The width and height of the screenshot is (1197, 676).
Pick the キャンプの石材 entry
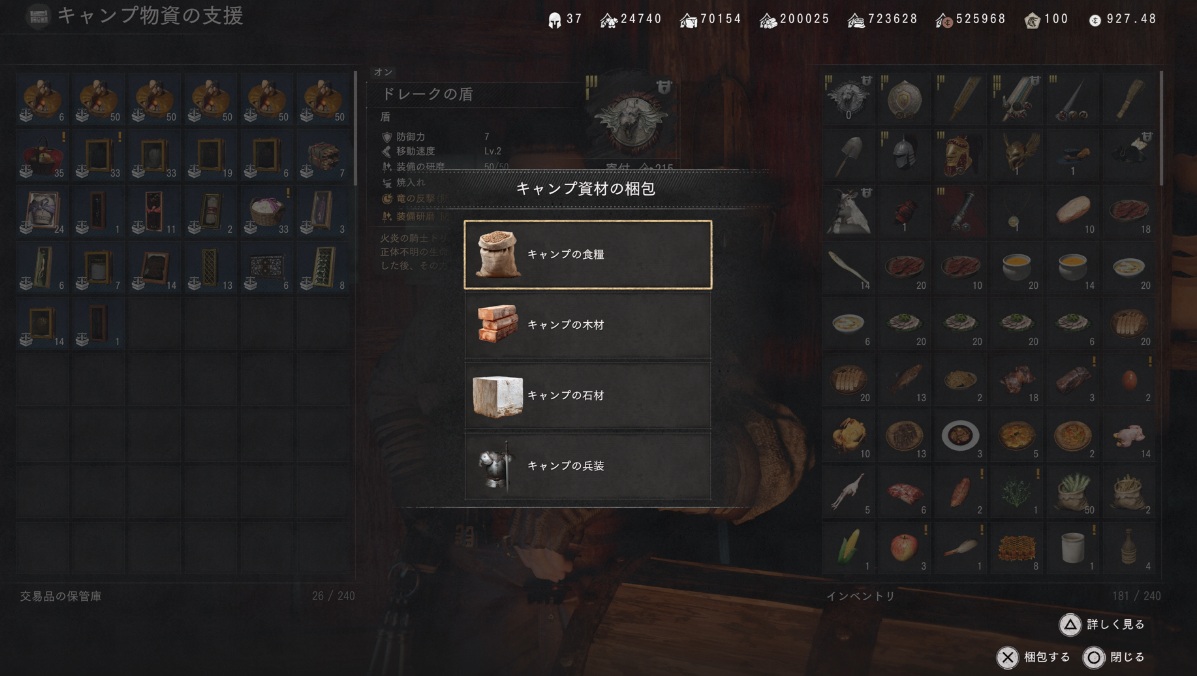[x=588, y=396]
